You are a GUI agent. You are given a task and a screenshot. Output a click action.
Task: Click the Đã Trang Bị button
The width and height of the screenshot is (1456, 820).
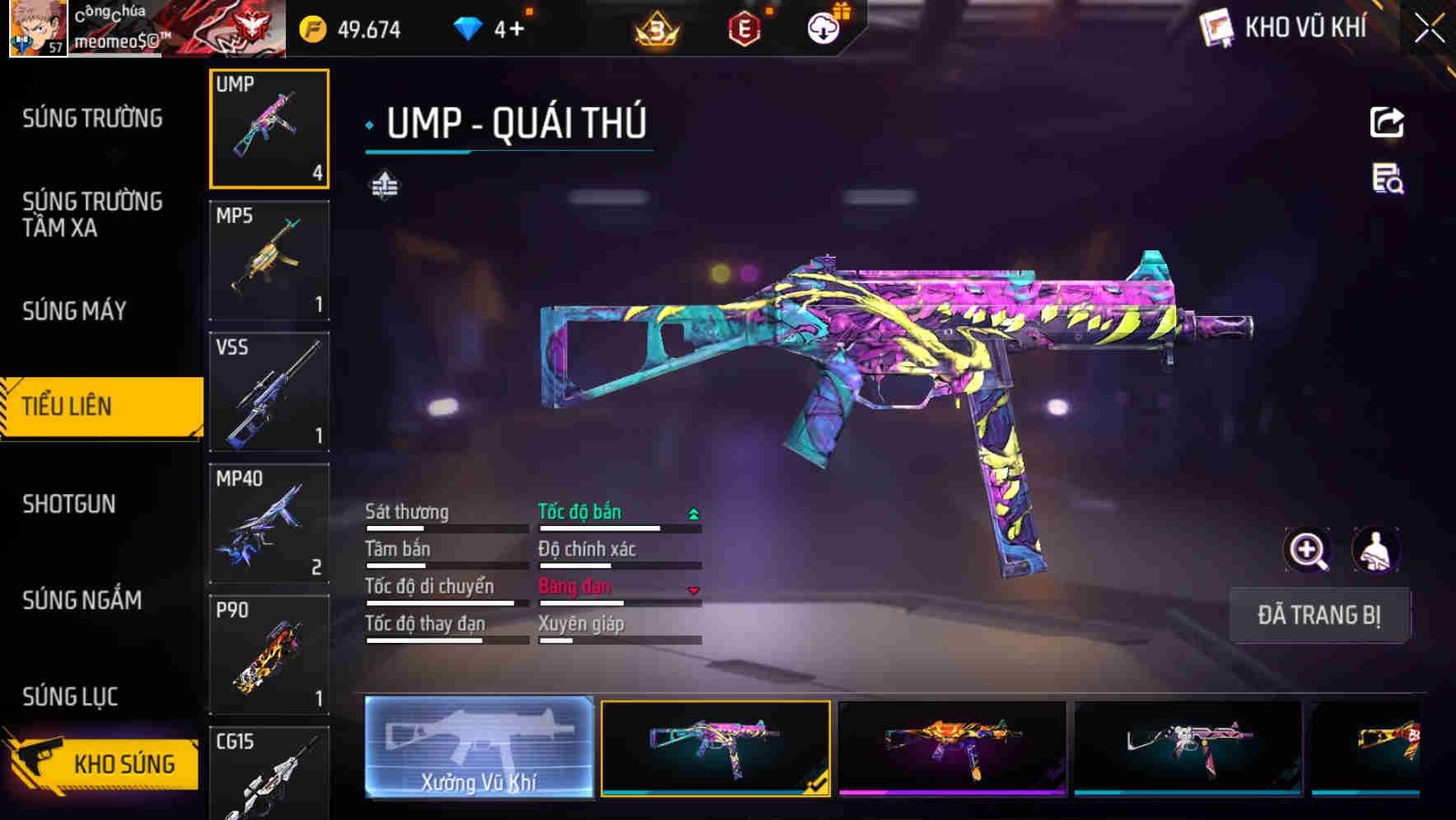pyautogui.click(x=1319, y=615)
